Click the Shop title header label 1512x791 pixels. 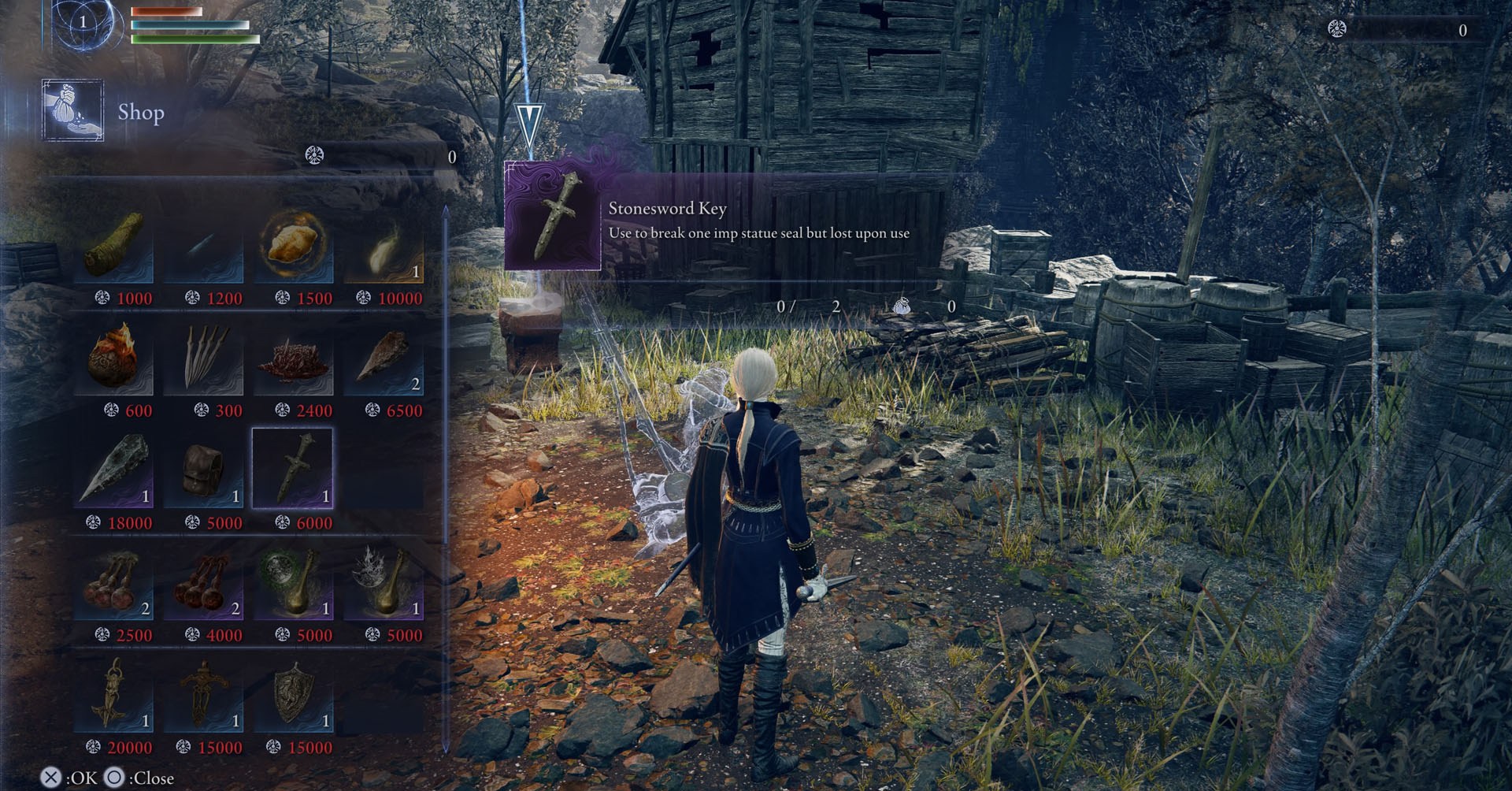(x=142, y=113)
